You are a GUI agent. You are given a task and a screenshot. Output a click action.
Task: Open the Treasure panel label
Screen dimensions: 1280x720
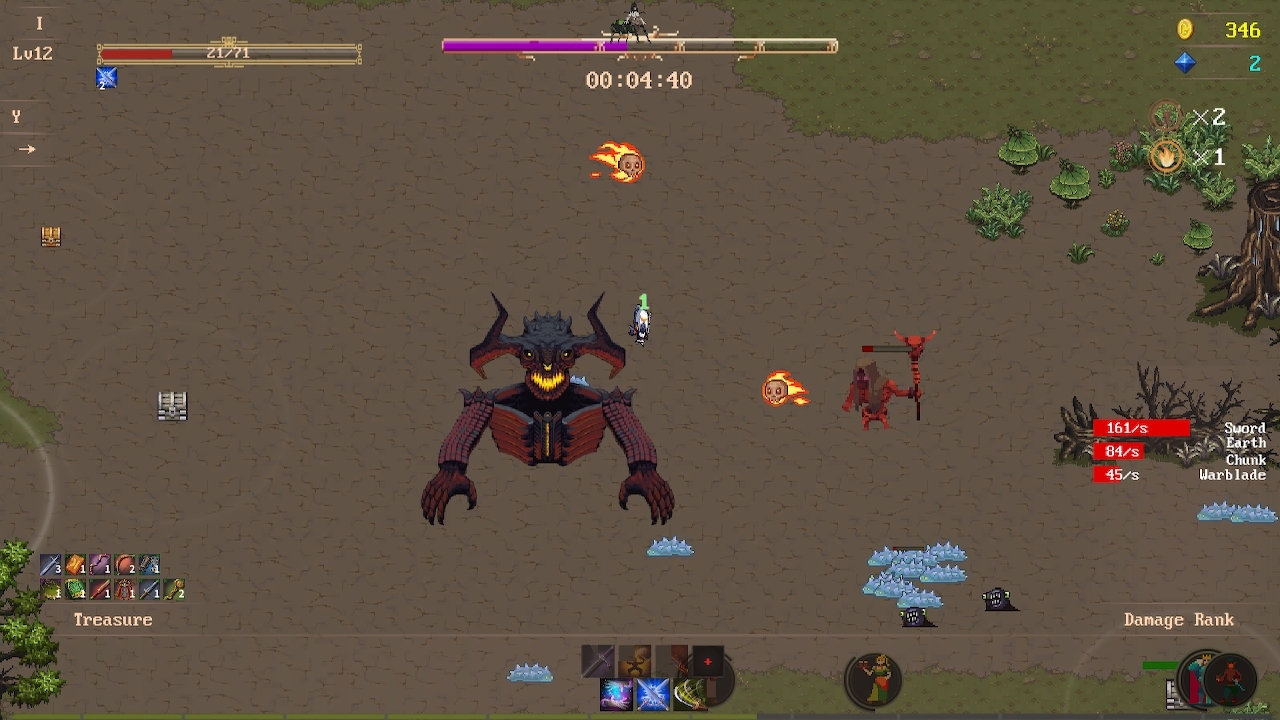(113, 620)
